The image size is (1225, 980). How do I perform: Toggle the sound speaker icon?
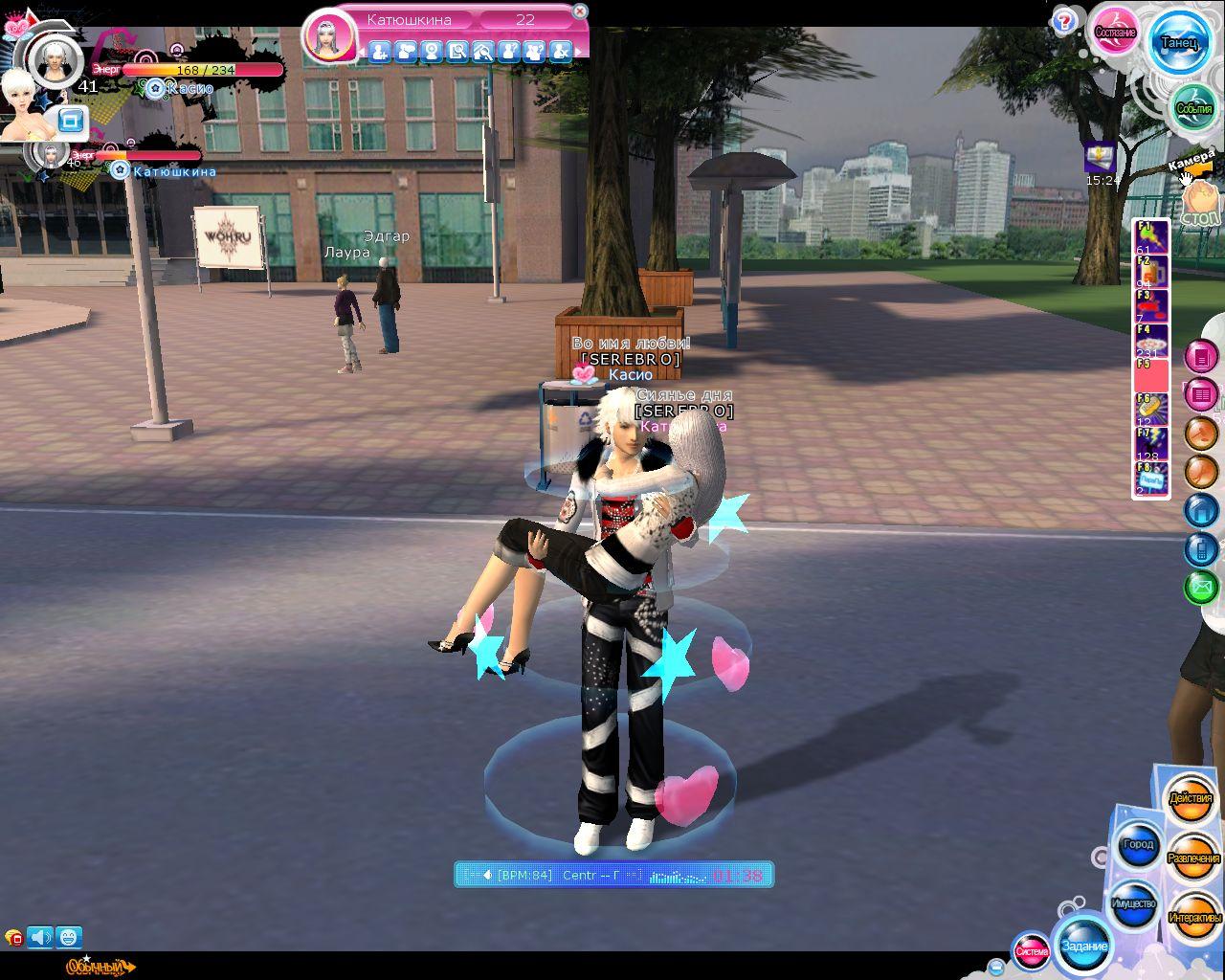(40, 937)
